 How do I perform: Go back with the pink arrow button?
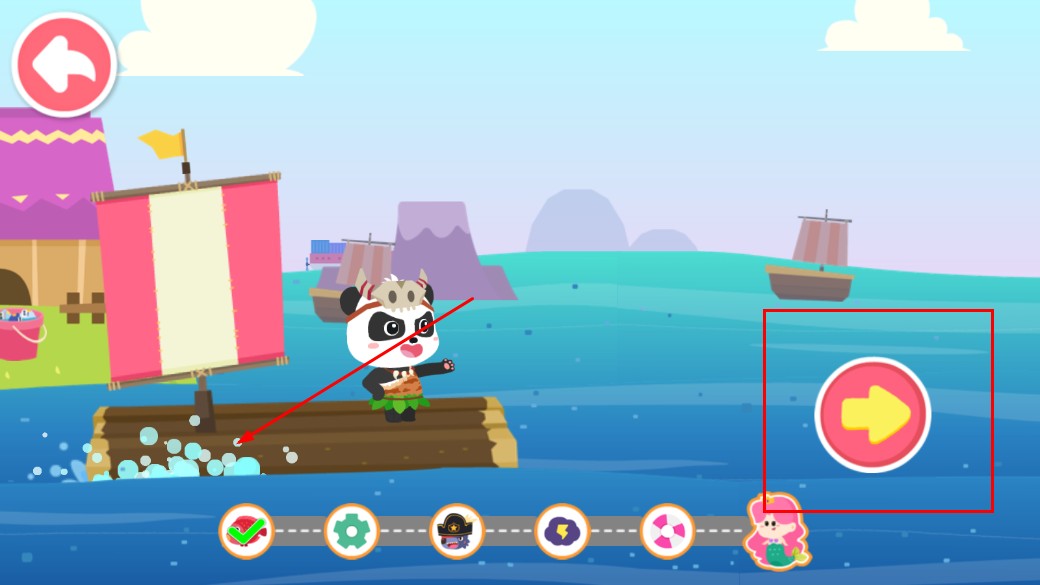64,64
